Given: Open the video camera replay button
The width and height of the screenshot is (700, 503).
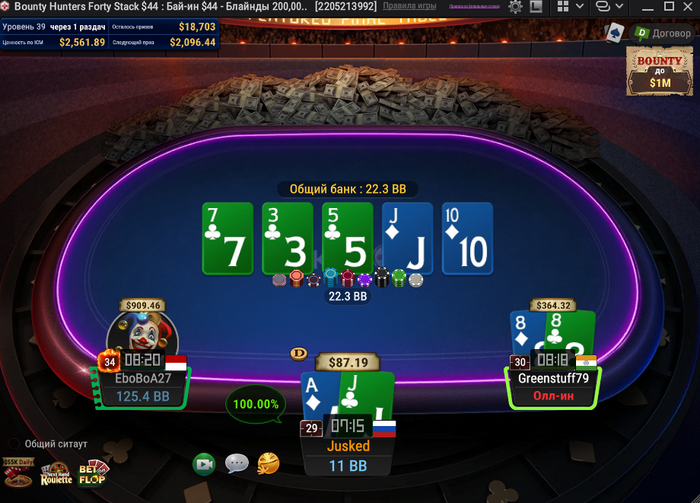Looking at the screenshot, I should [205, 463].
